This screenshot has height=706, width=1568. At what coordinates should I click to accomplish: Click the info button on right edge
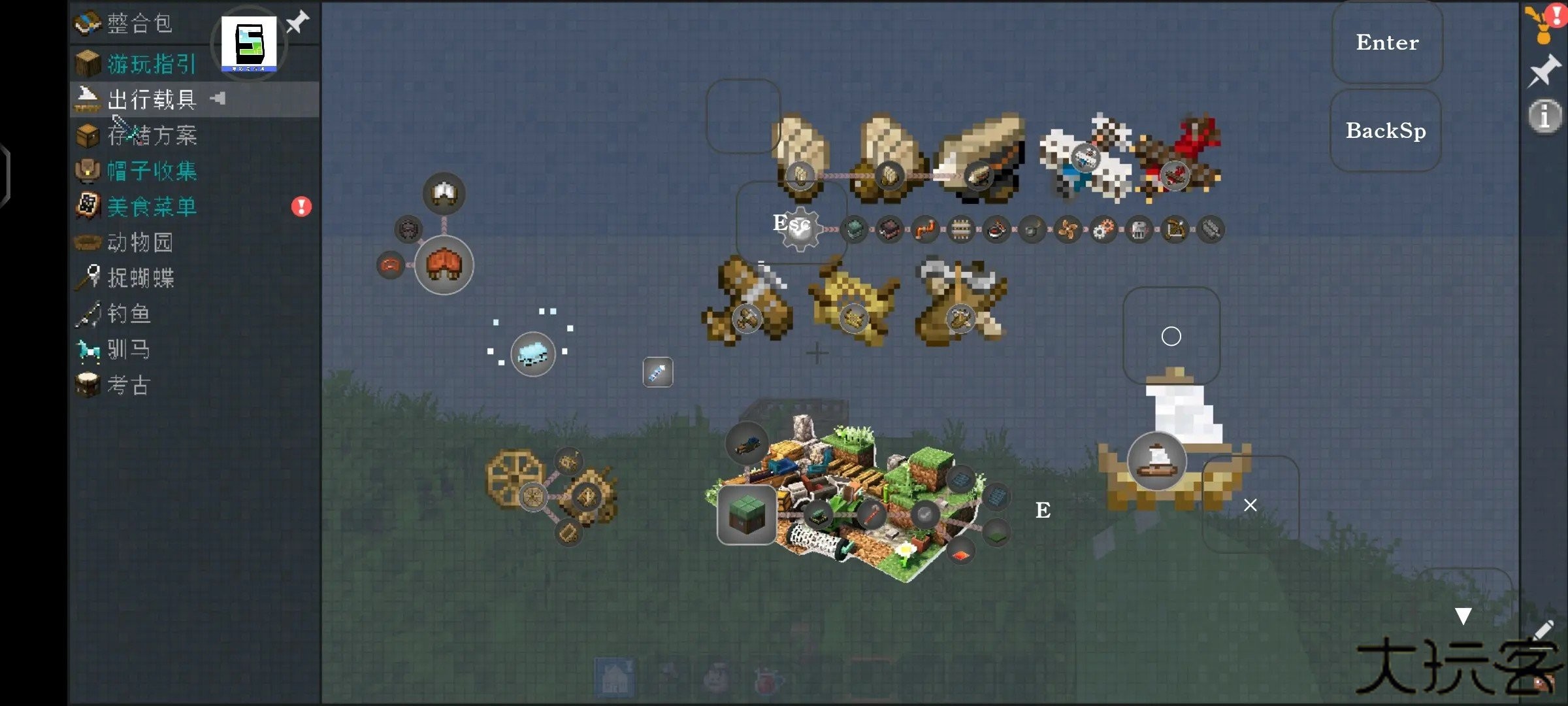pyautogui.click(x=1544, y=118)
